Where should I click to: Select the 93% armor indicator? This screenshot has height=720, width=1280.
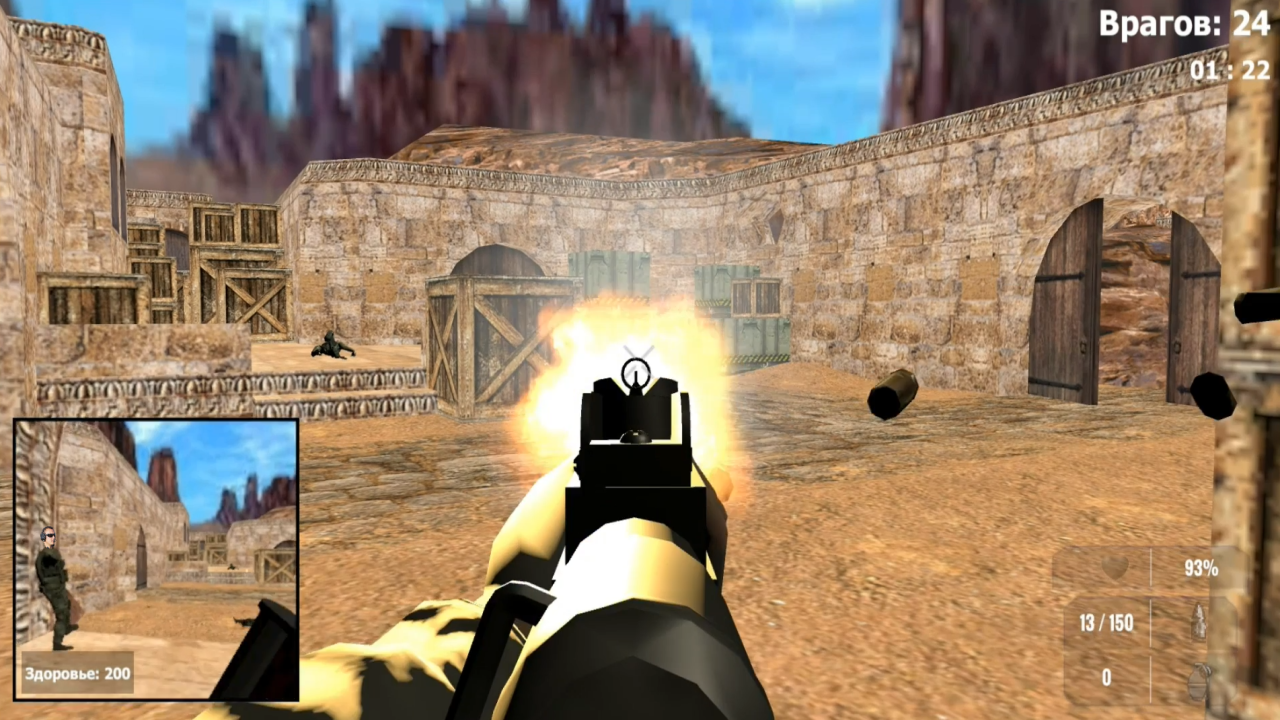point(1203,568)
